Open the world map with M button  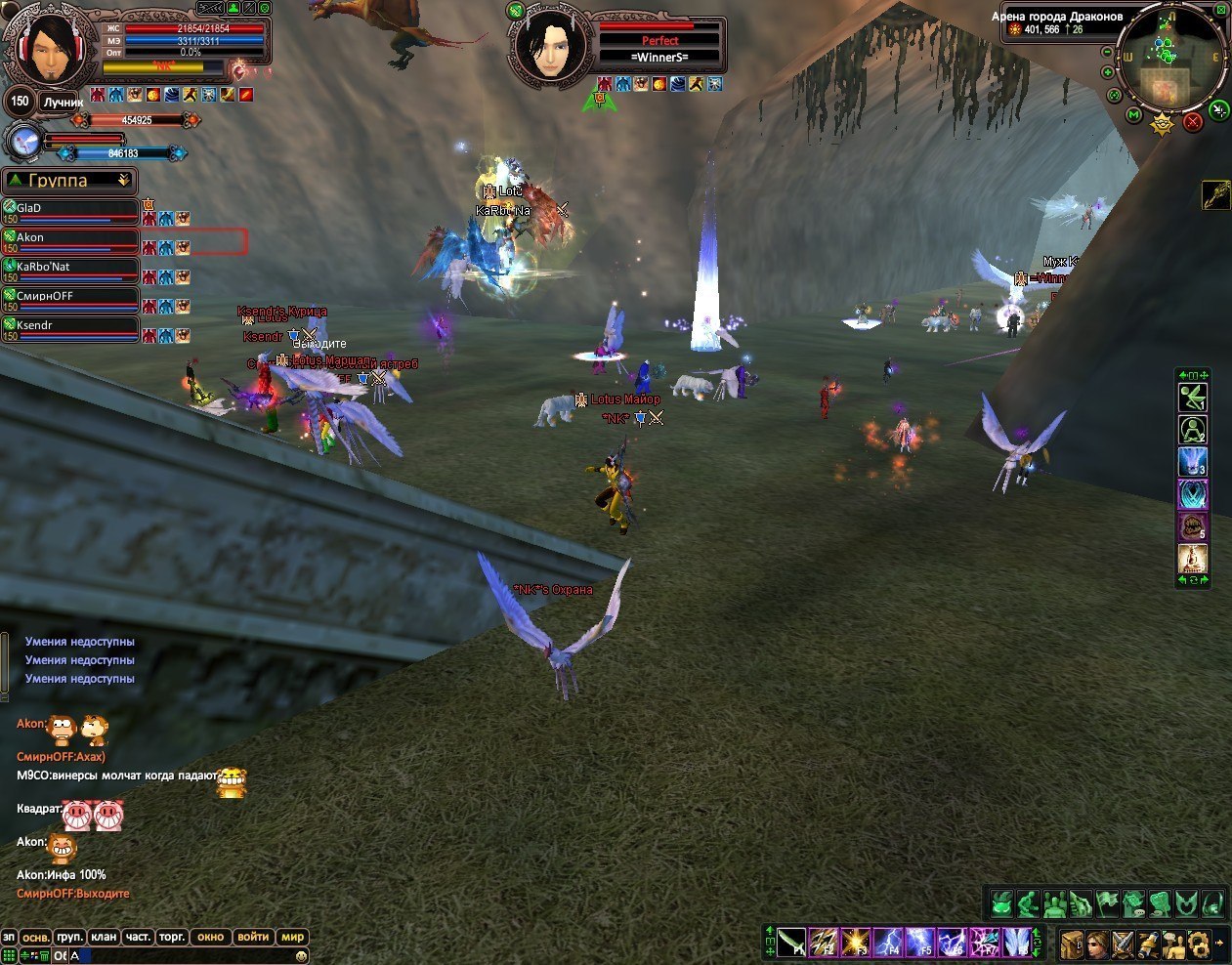point(1134,115)
